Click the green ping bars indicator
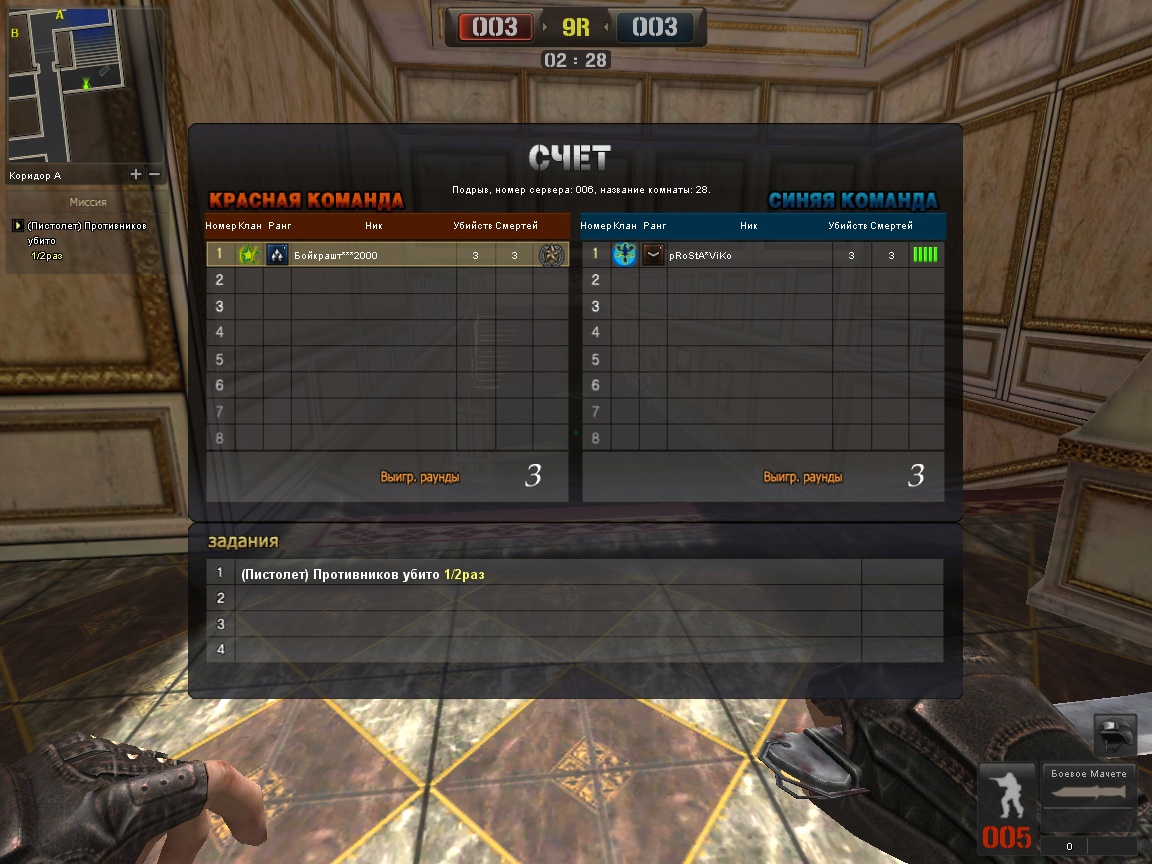Image resolution: width=1152 pixels, height=864 pixels. coord(925,255)
